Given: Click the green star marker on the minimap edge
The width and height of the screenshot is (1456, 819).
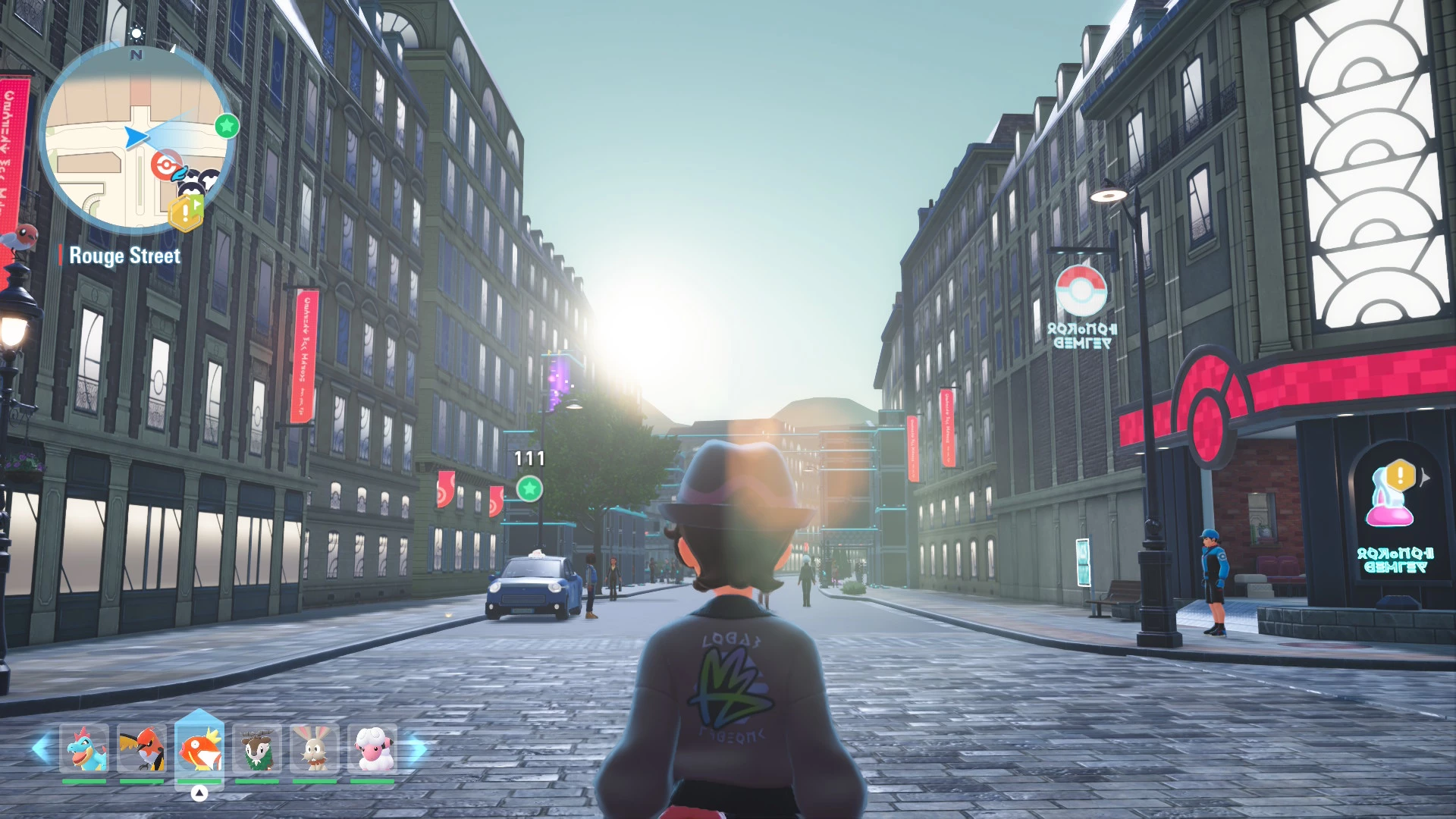Looking at the screenshot, I should click(x=227, y=126).
